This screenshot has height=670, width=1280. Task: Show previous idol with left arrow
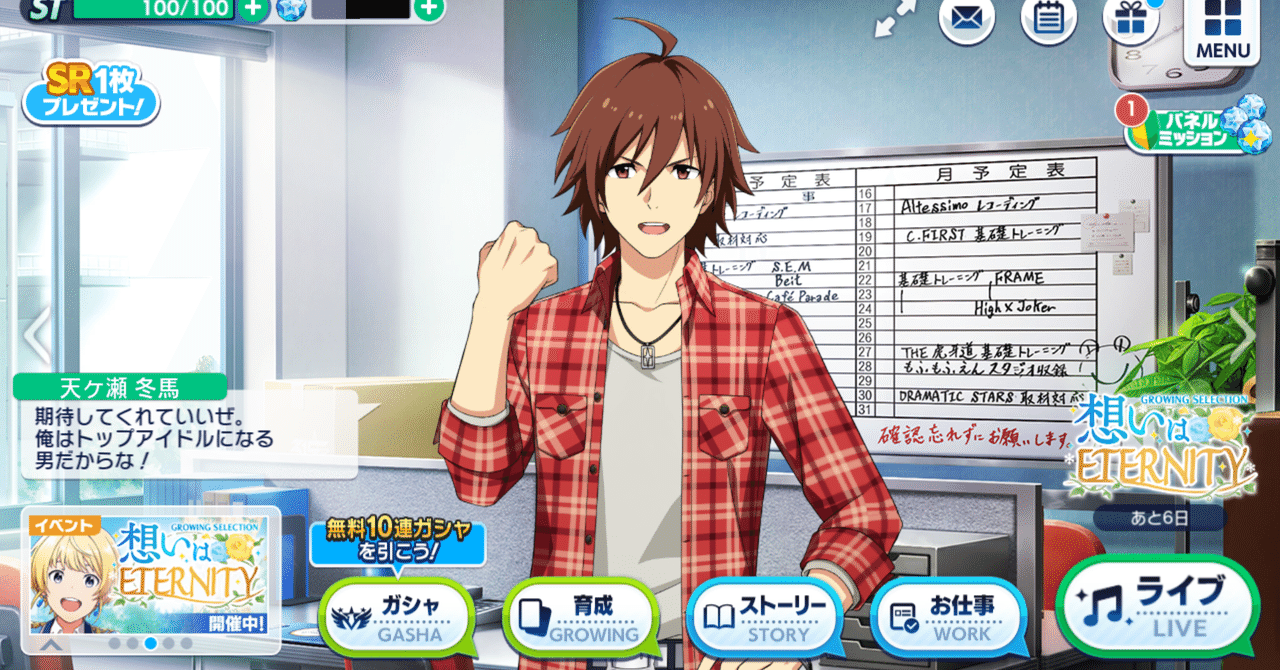[36, 335]
